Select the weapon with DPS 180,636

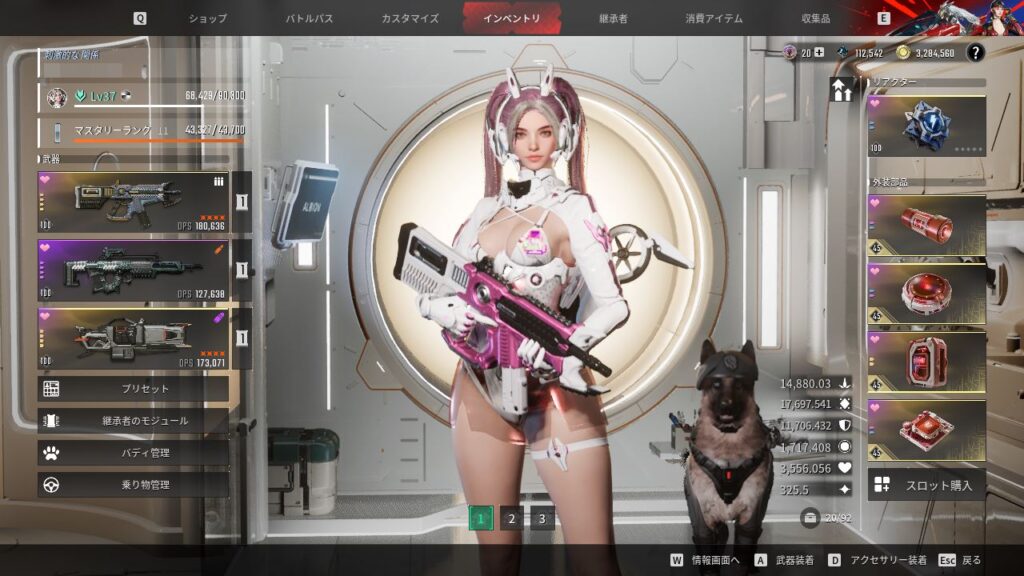[133, 202]
